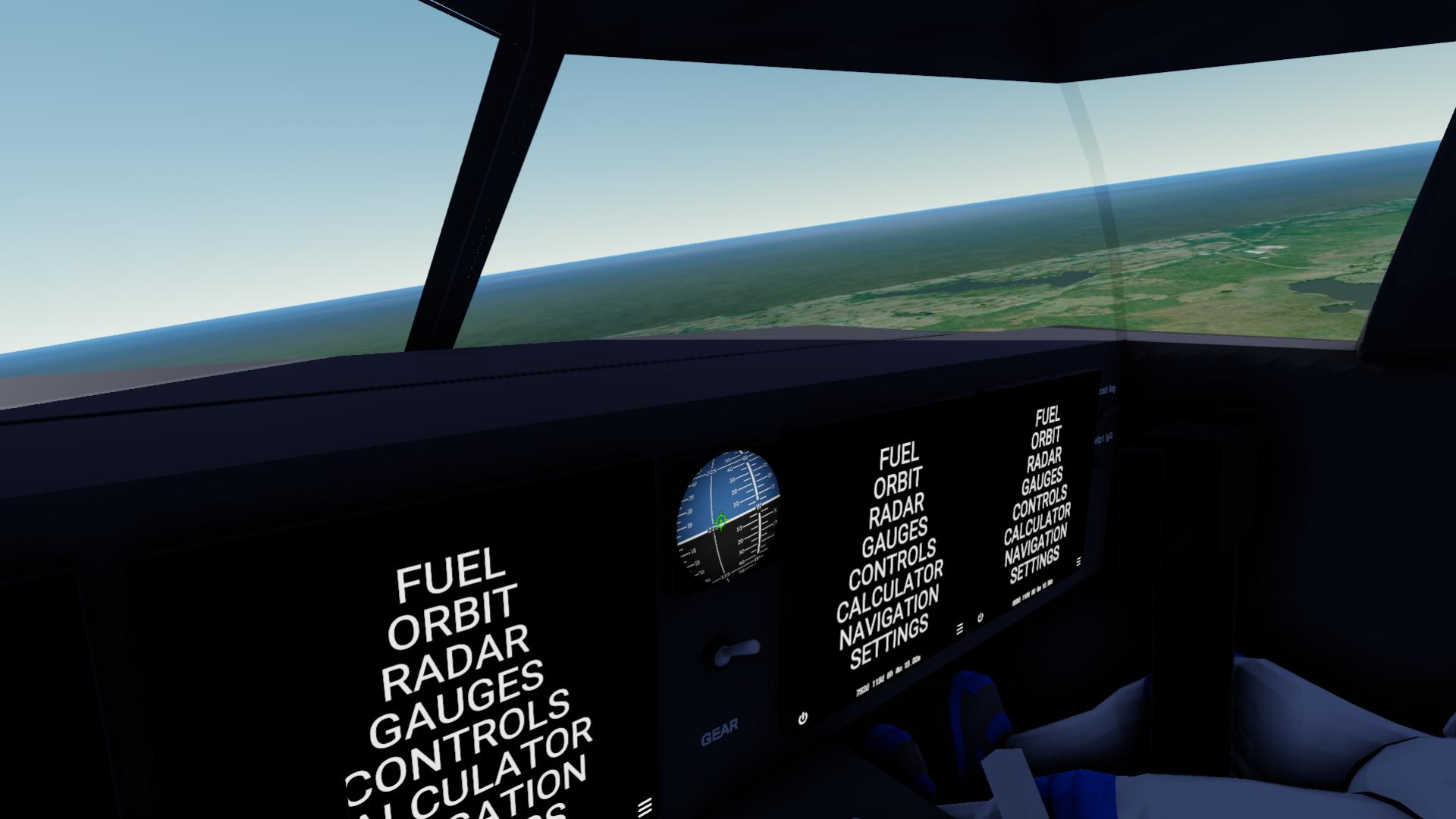
Task: Click hamburger icon on the largest, nearest display
Action: [x=645, y=805]
